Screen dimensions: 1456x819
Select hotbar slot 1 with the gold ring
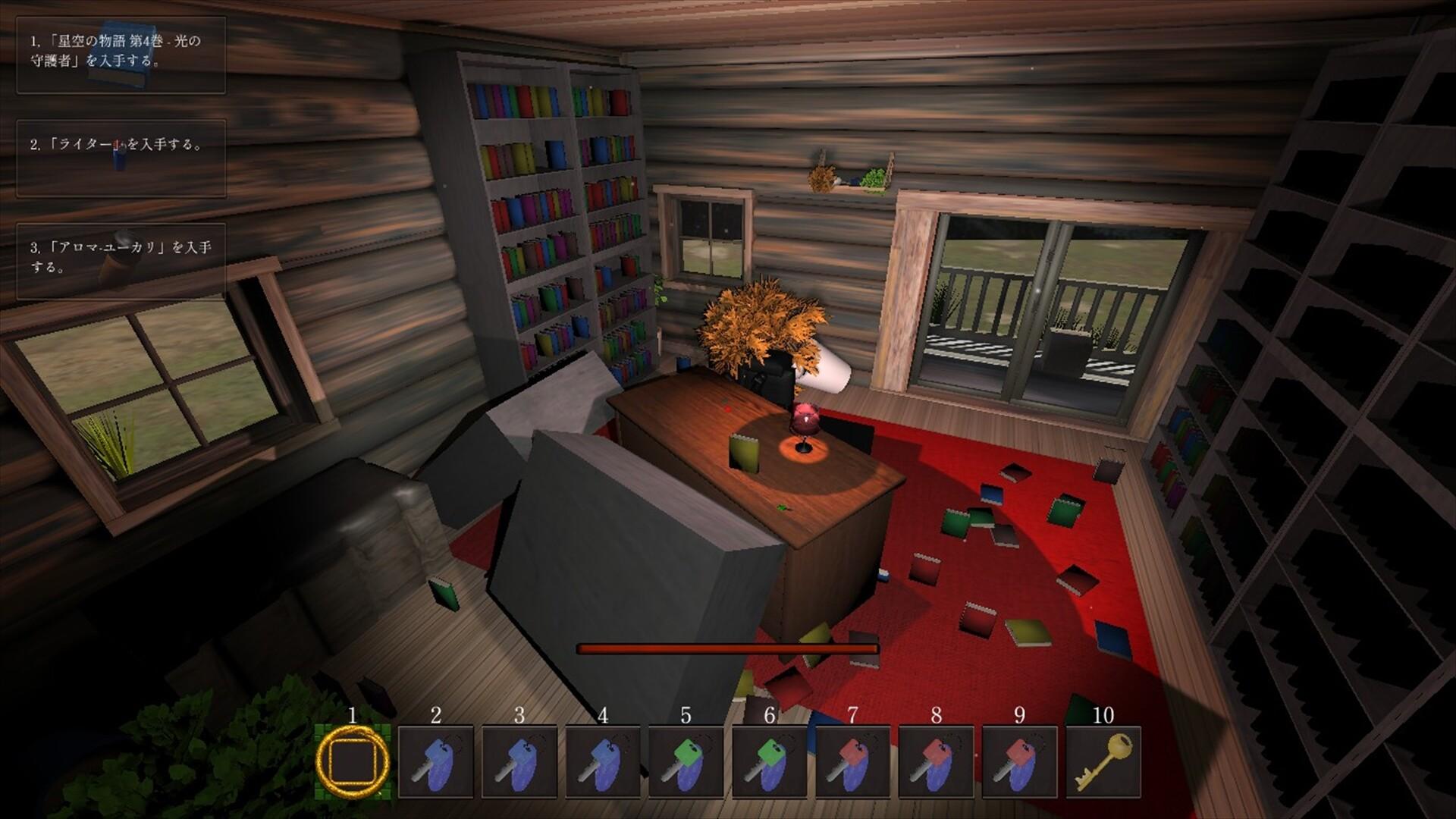353,761
